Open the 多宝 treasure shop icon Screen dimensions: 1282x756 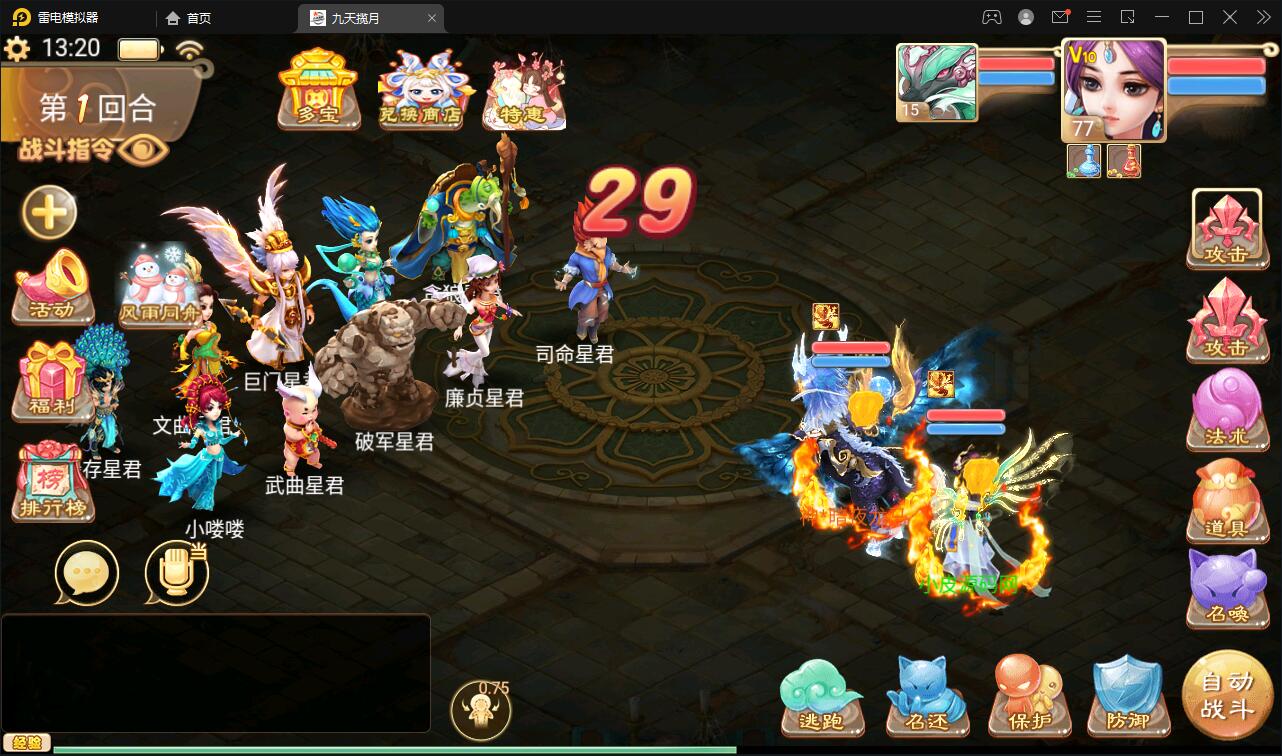pyautogui.click(x=318, y=92)
